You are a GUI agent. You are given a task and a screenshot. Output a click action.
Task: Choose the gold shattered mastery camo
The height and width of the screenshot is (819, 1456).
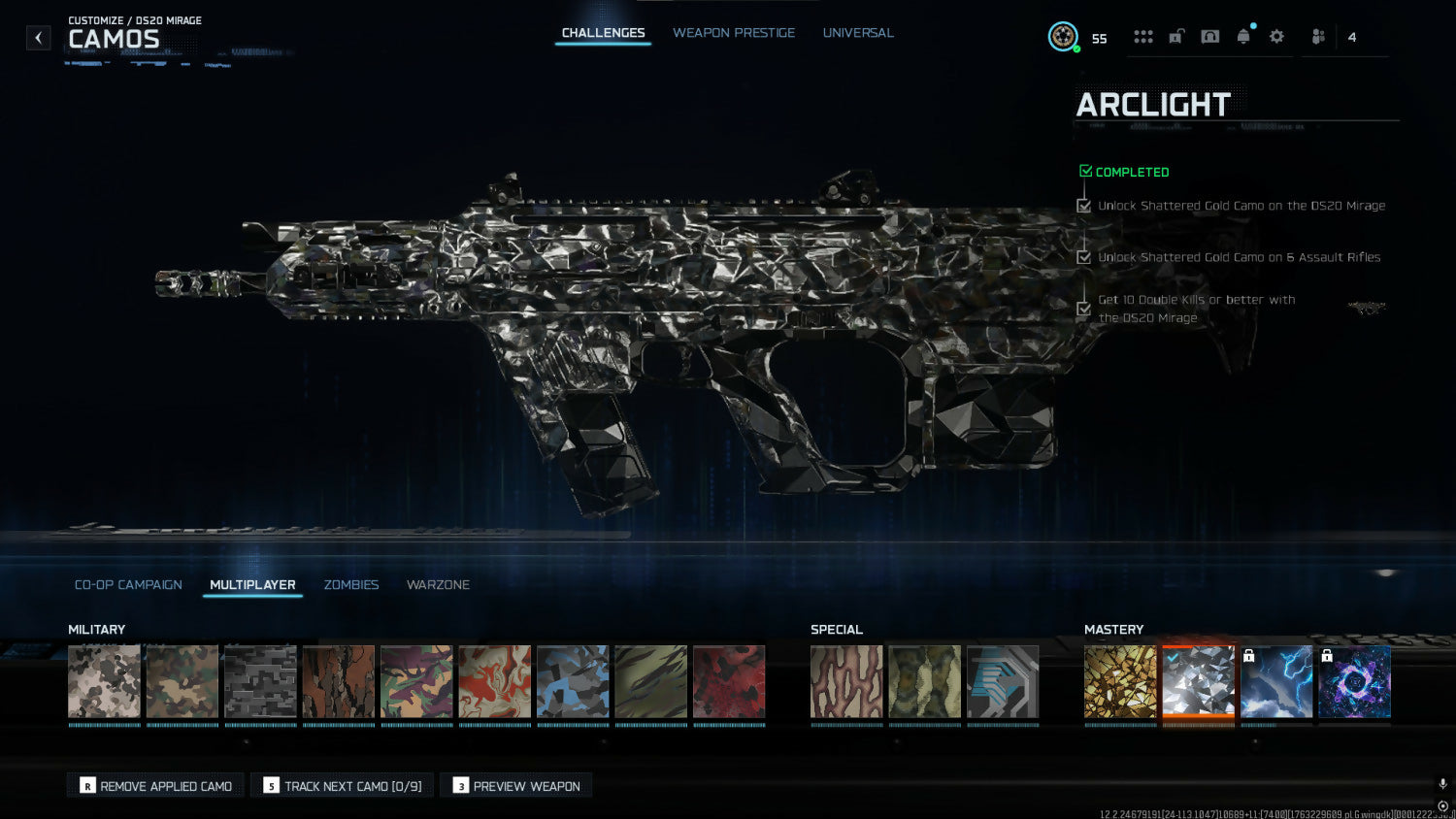[1120, 682]
